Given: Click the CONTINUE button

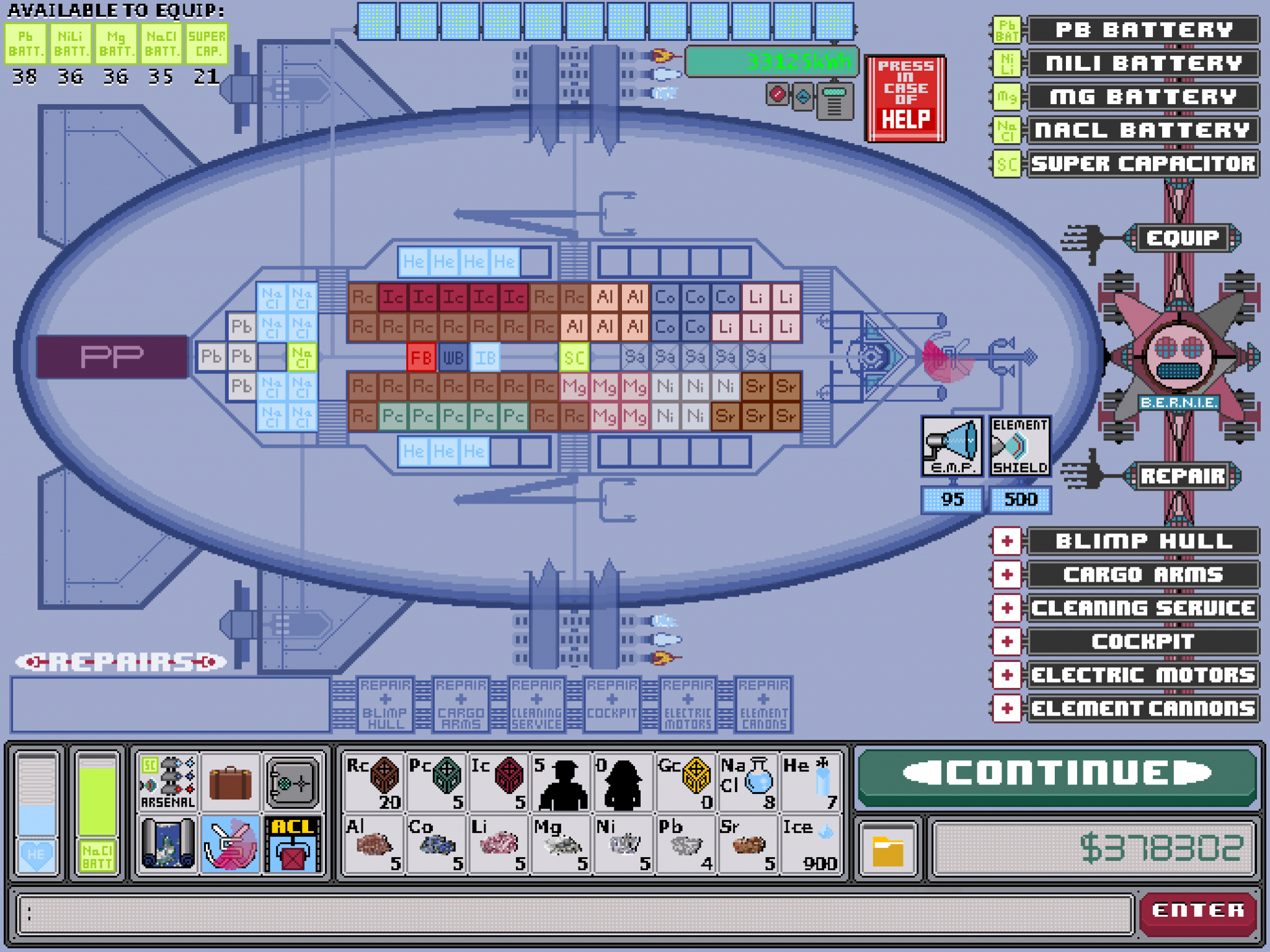Looking at the screenshot, I should click(1057, 773).
